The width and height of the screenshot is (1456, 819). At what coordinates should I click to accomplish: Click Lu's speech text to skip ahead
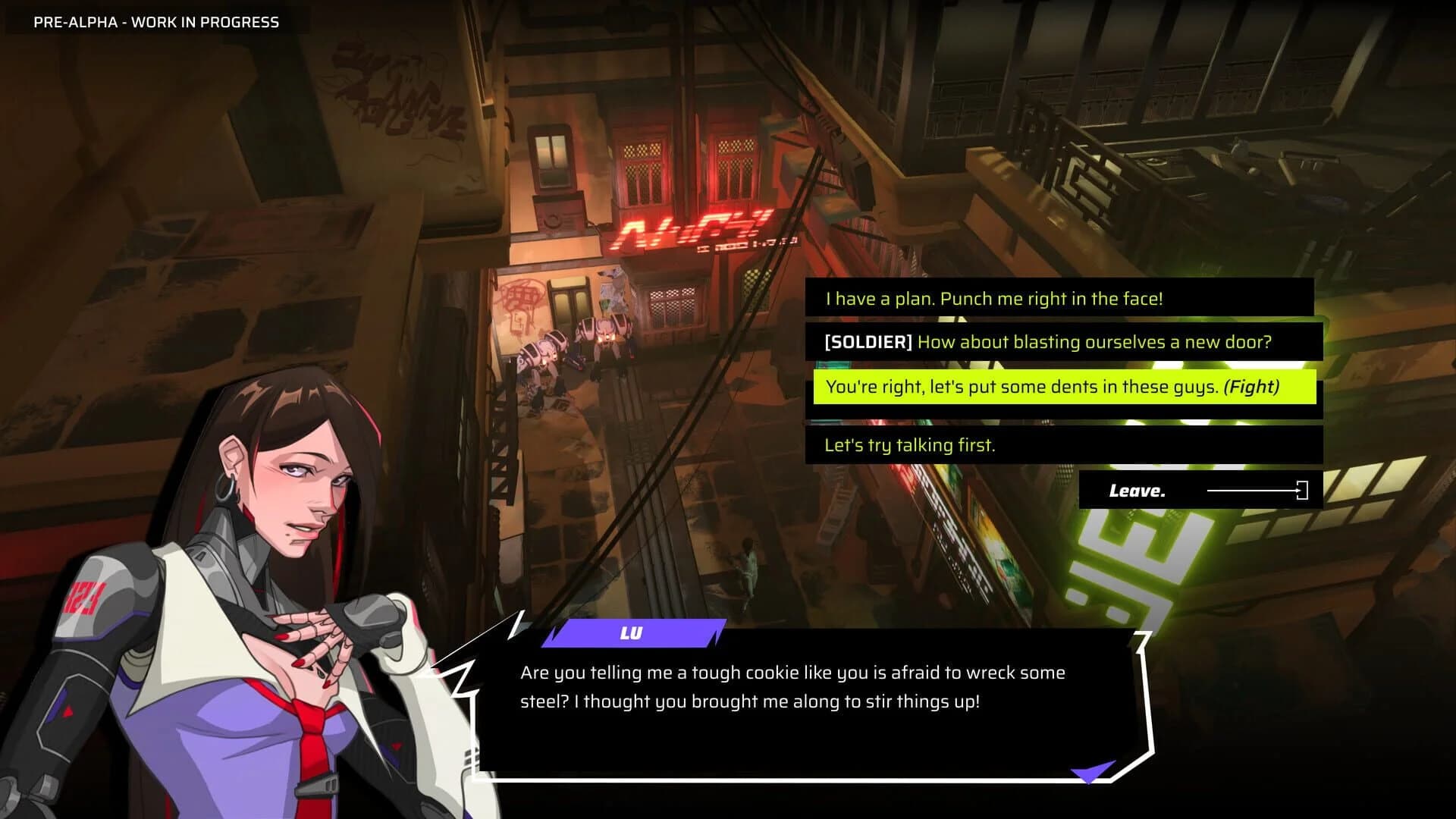[792, 687]
